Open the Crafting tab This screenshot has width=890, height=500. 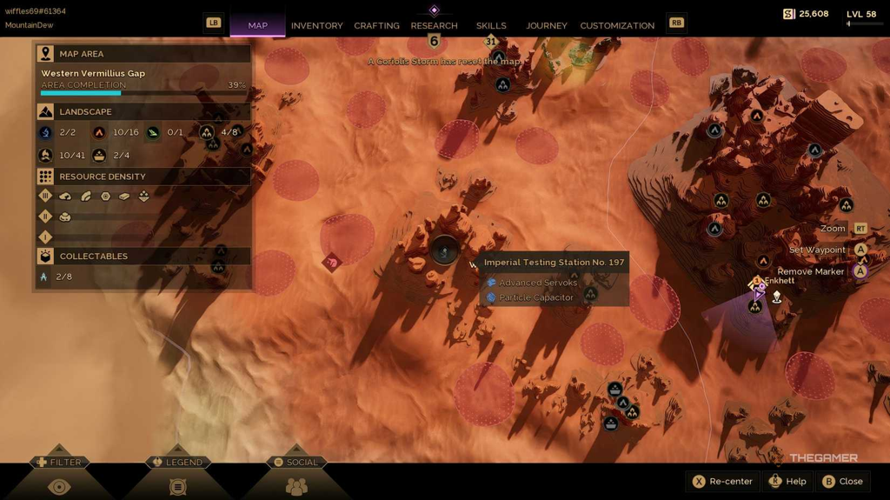[x=376, y=25]
